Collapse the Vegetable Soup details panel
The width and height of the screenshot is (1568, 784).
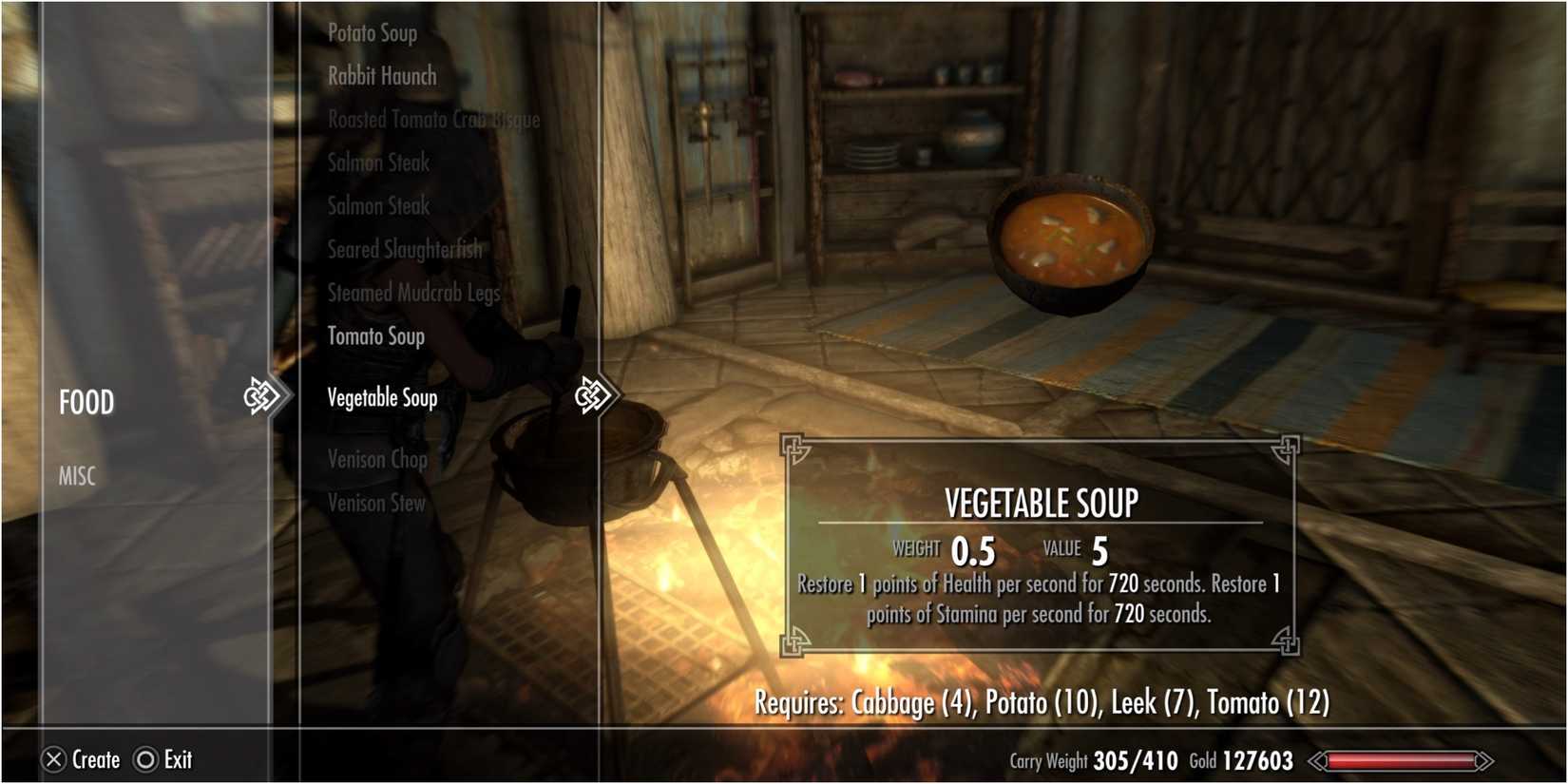pyautogui.click(x=382, y=397)
